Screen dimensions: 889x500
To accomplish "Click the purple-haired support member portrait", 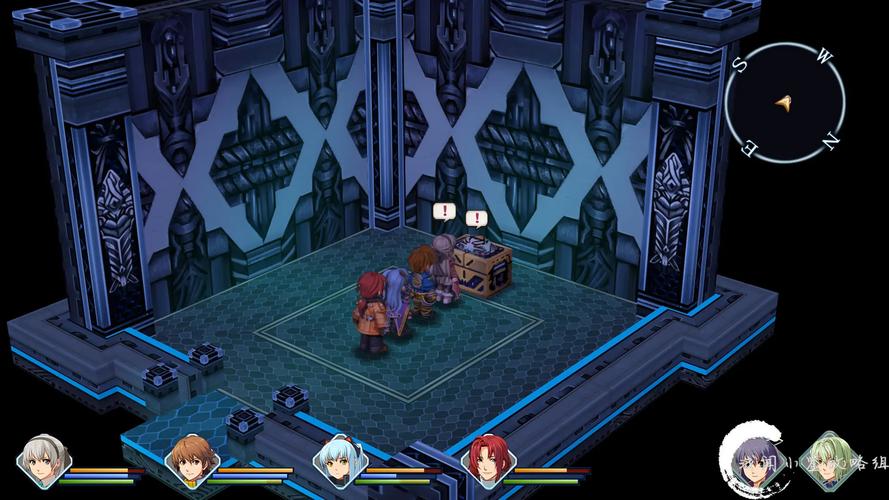I will (x=753, y=461).
